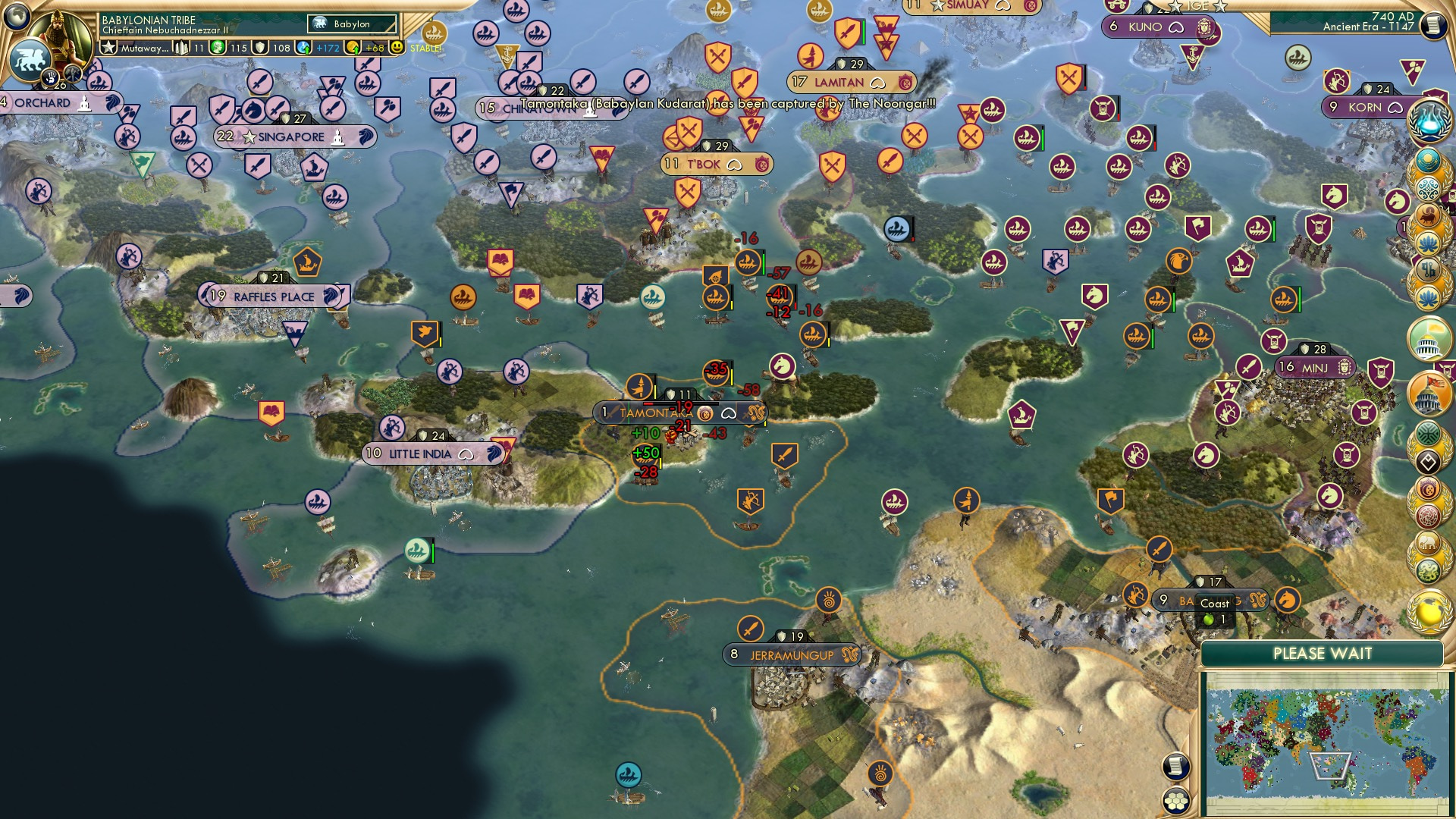Open the Babylon civilization selector box

351,24
